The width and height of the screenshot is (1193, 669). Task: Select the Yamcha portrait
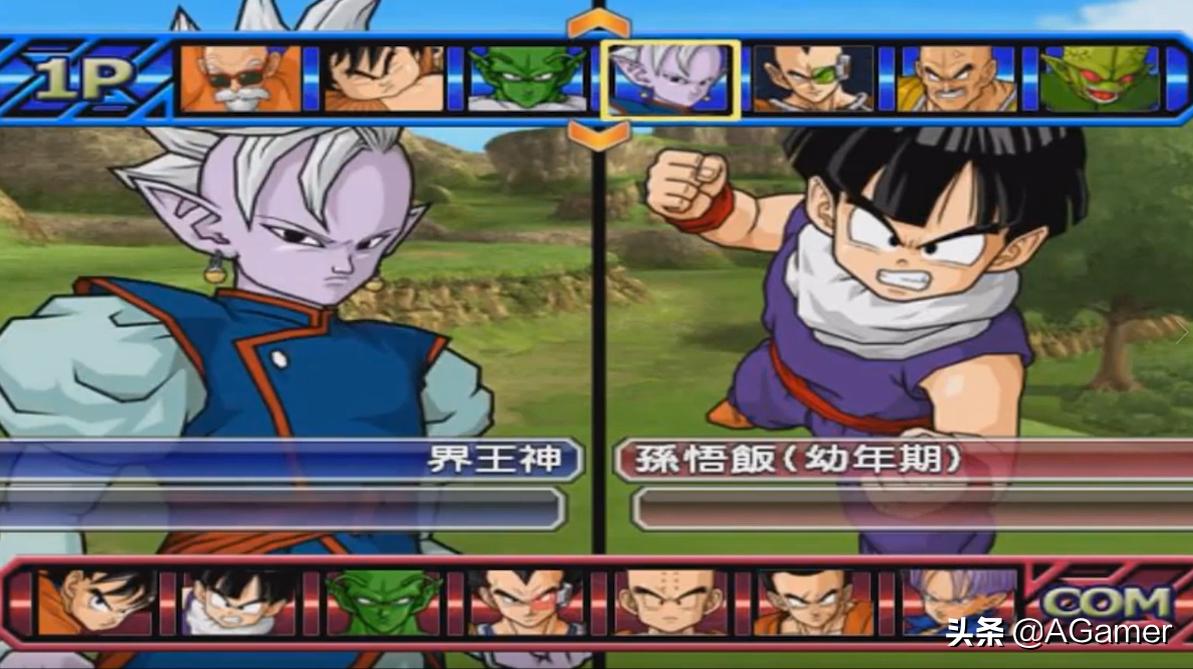click(x=813, y=603)
